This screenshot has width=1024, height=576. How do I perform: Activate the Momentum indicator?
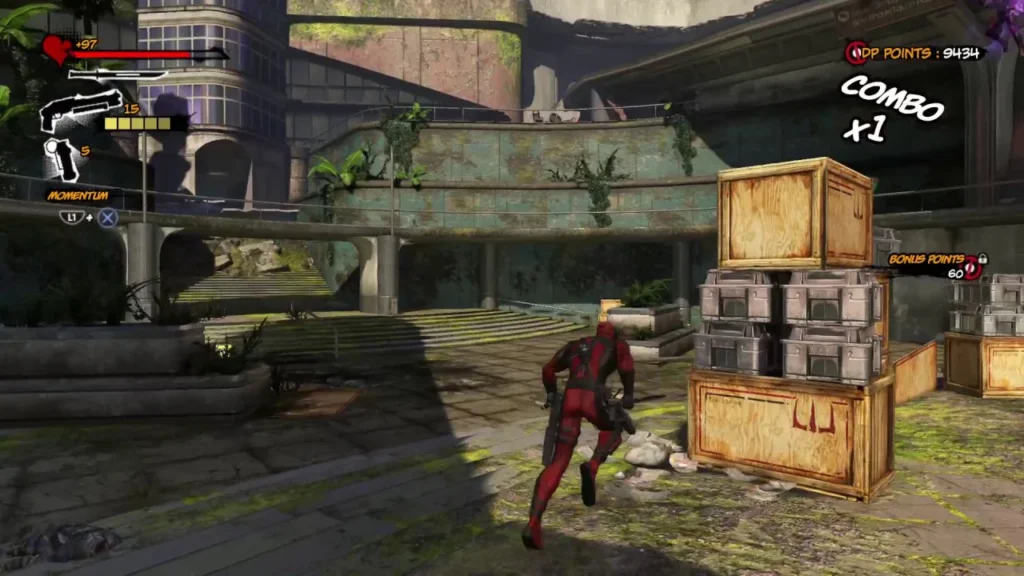(x=77, y=196)
